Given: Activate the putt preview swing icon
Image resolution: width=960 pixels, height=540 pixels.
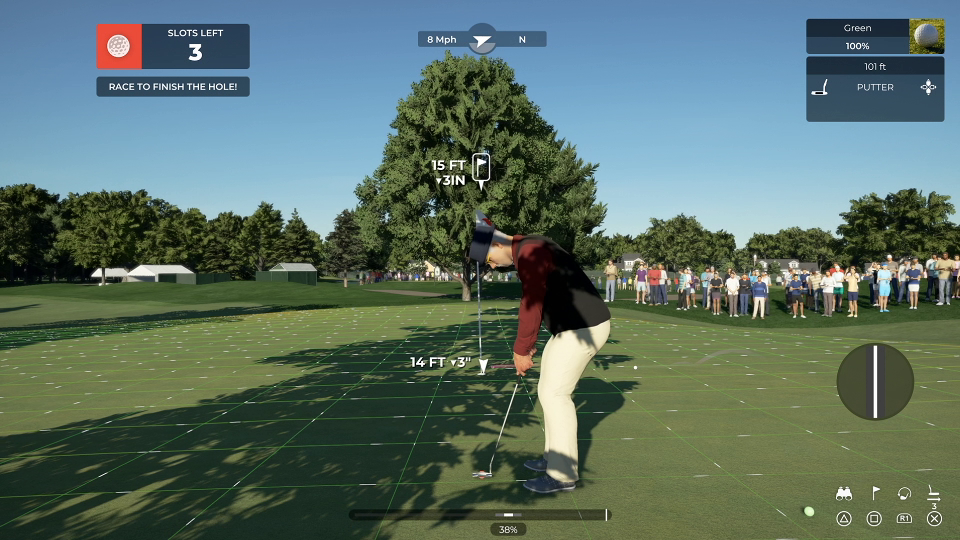Looking at the screenshot, I should click(904, 493).
